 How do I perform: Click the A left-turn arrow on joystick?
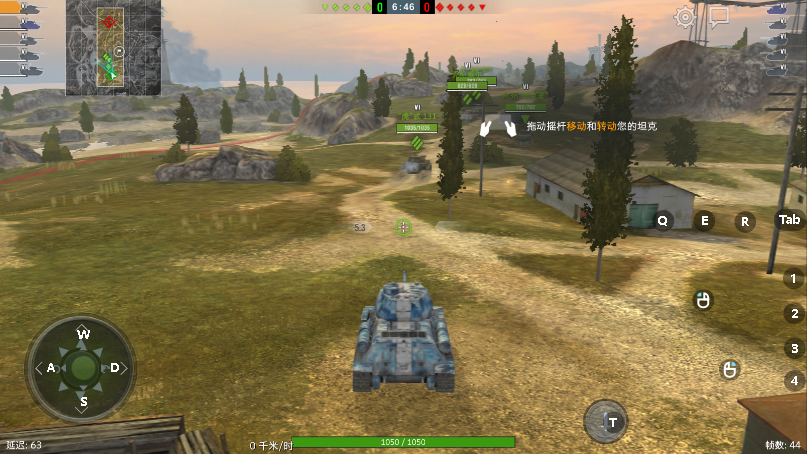click(x=49, y=368)
